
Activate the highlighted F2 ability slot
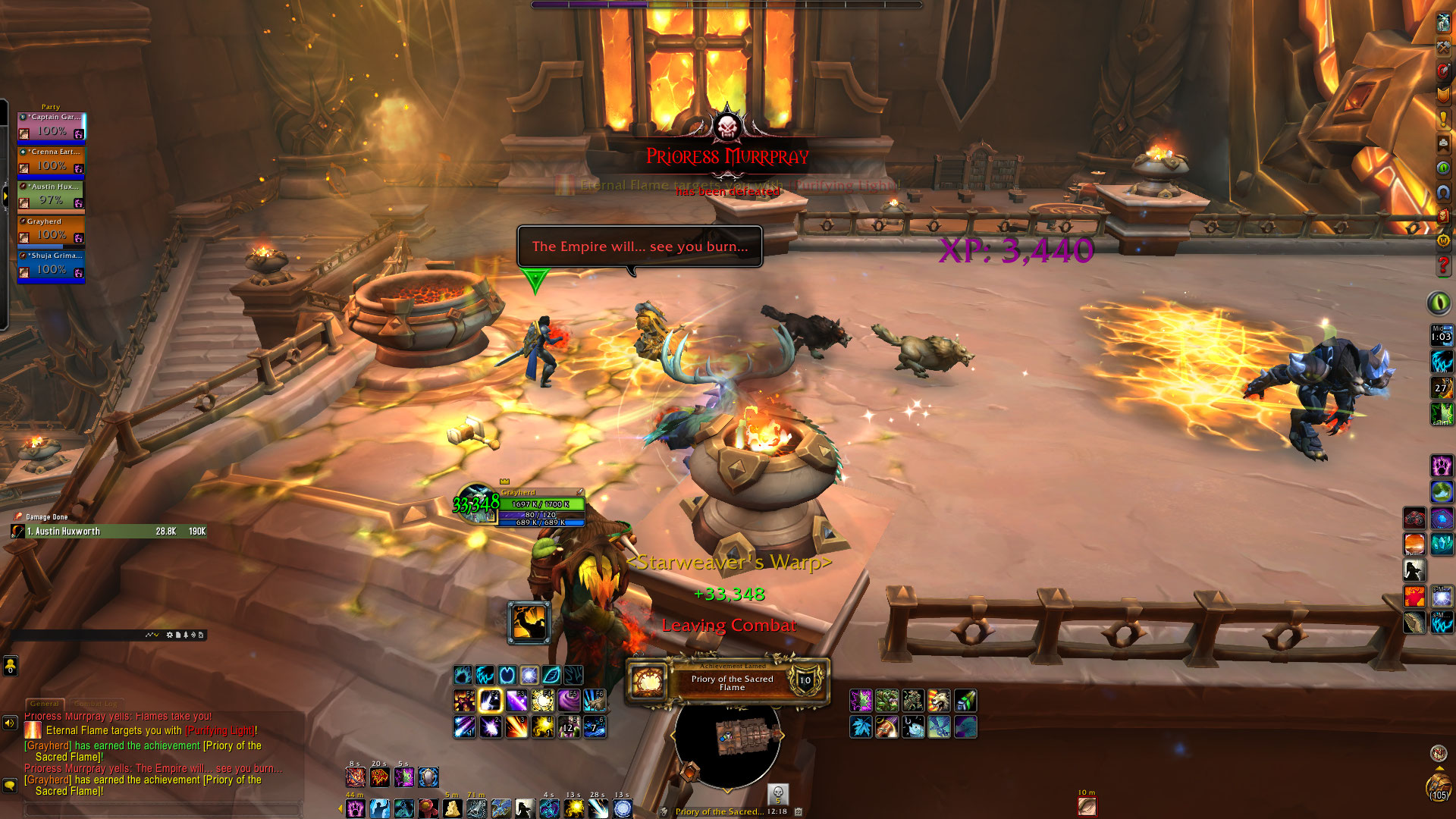pos(491,701)
